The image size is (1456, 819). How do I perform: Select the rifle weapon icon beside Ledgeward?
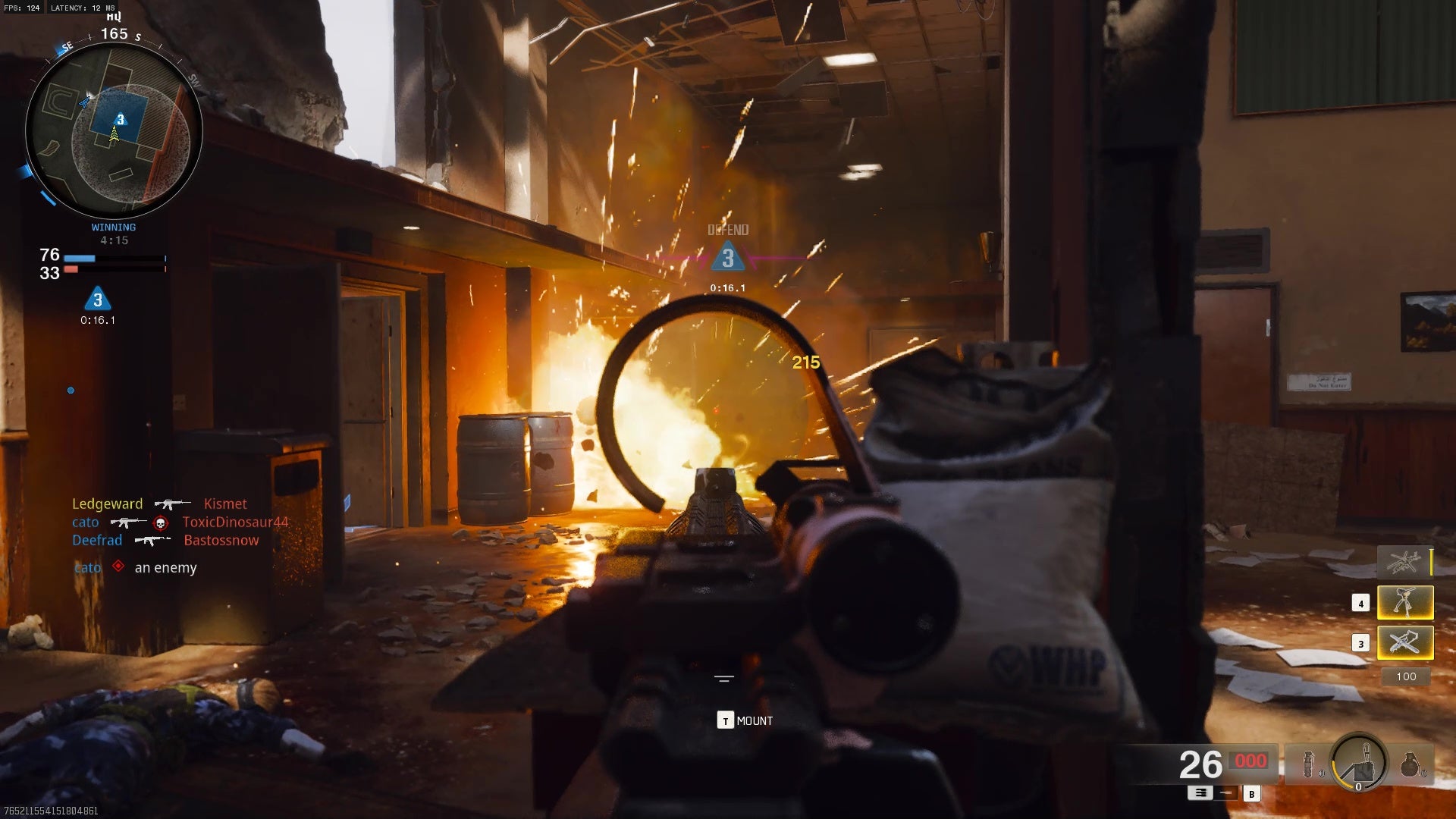(x=171, y=504)
